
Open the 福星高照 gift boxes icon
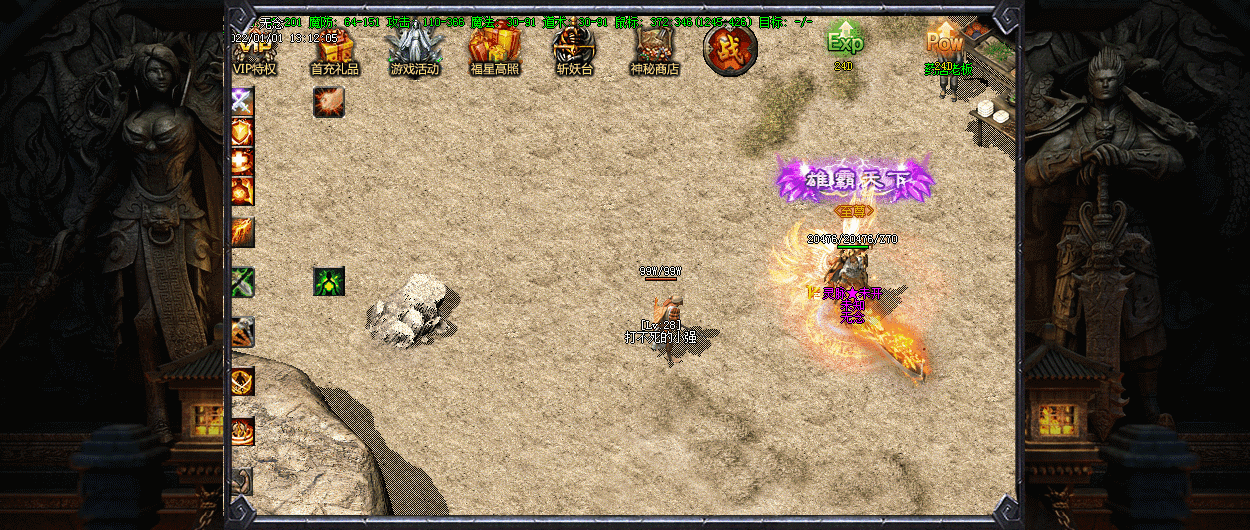coord(494,51)
